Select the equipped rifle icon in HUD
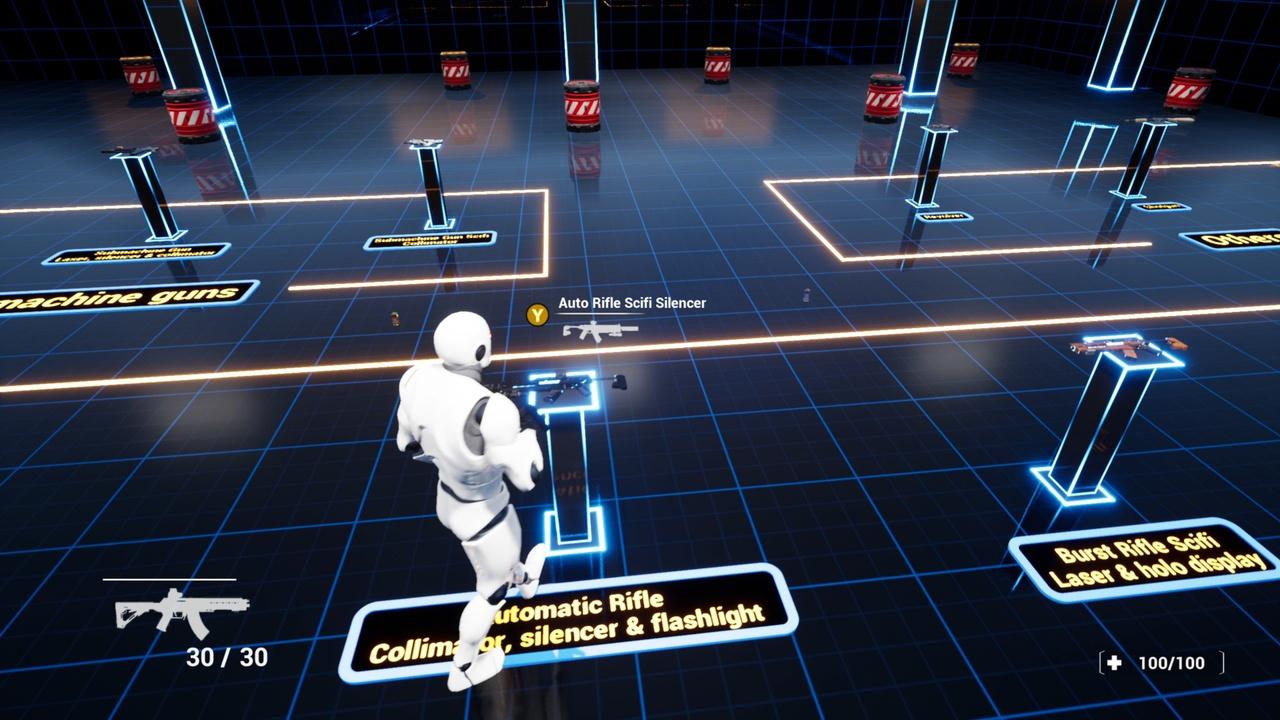Viewport: 1280px width, 720px height. coord(181,608)
